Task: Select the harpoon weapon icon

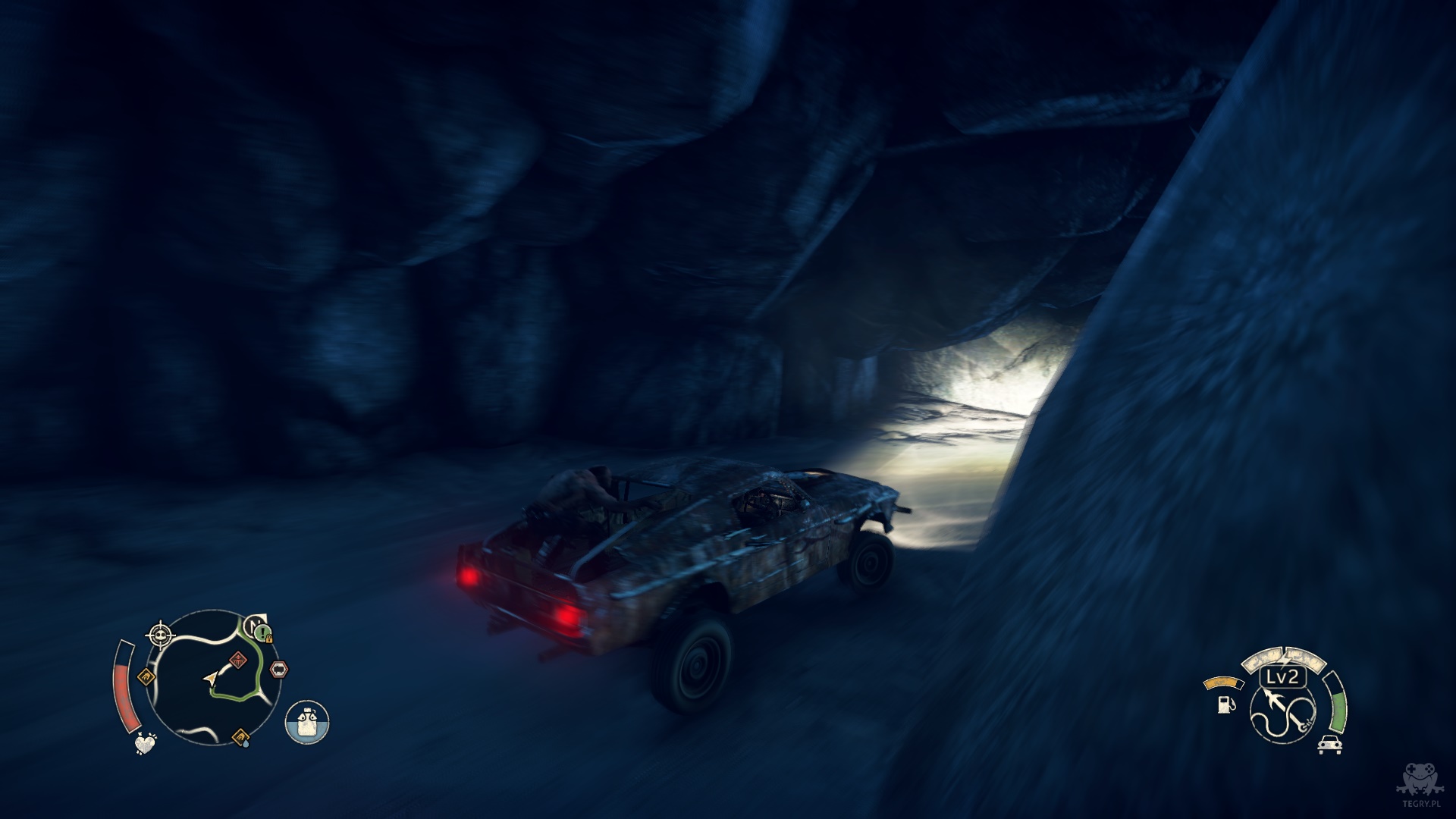Action: [1282, 709]
